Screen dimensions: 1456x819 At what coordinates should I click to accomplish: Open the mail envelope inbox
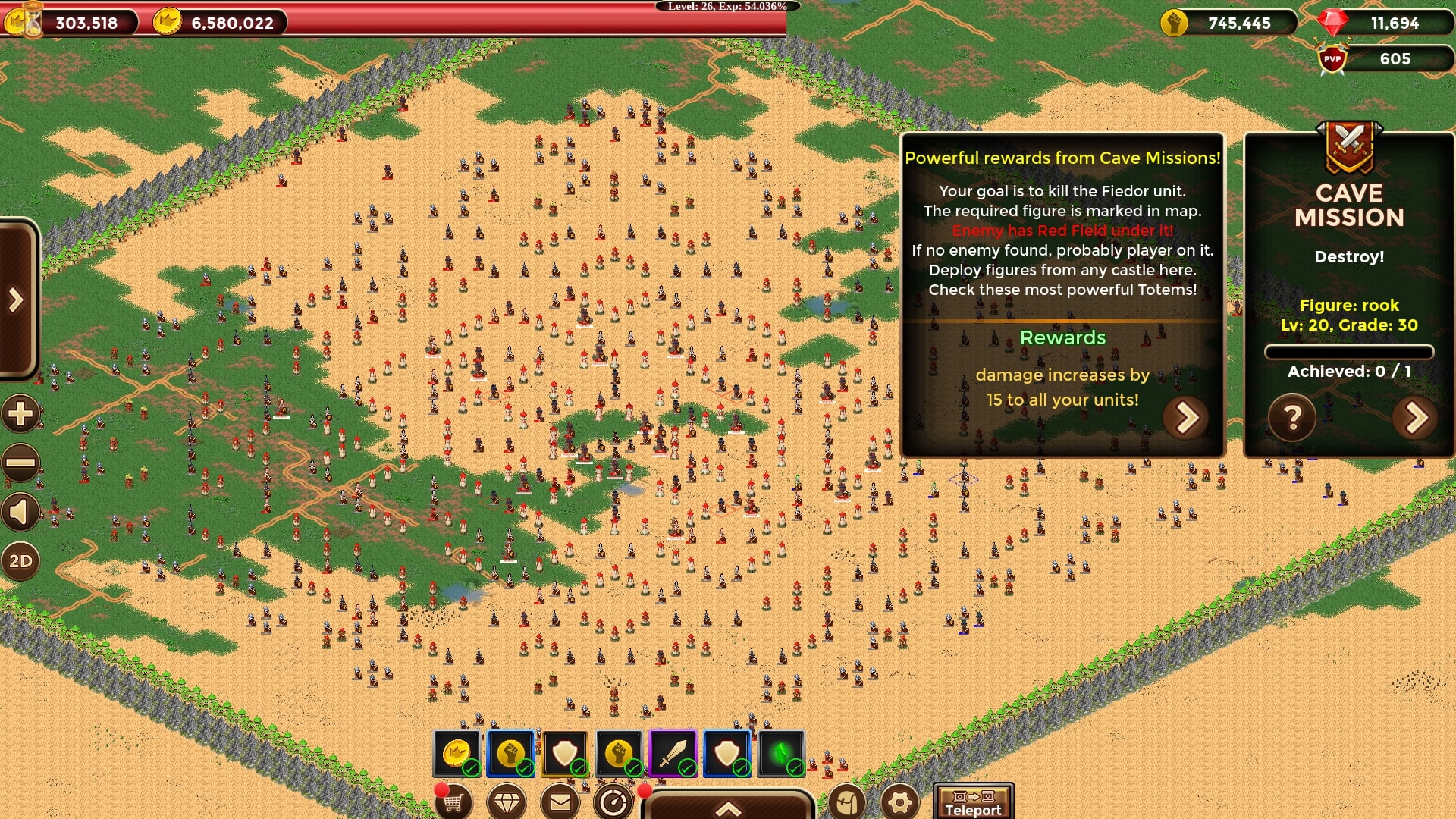[560, 802]
